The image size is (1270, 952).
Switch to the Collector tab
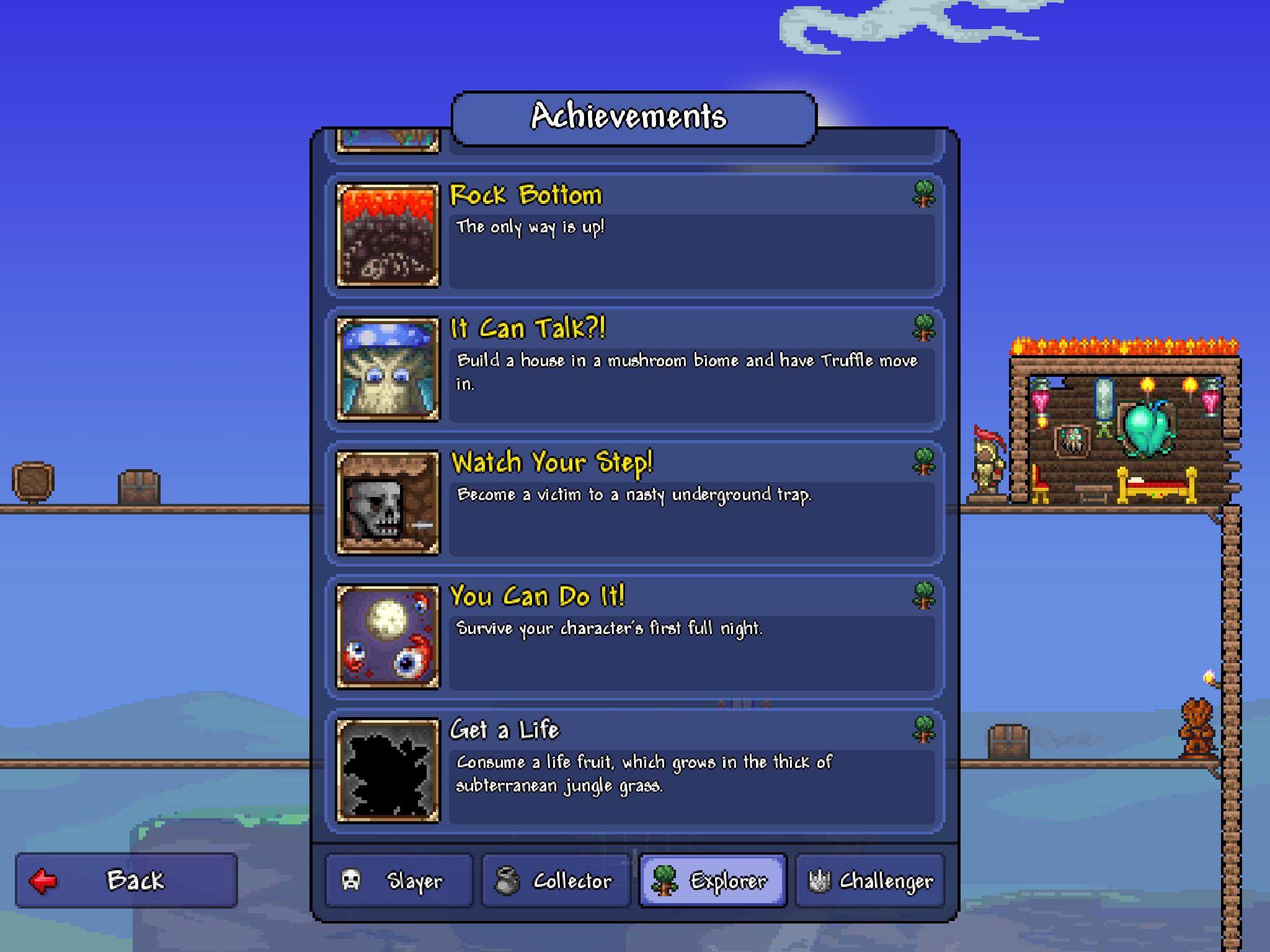[x=555, y=879]
